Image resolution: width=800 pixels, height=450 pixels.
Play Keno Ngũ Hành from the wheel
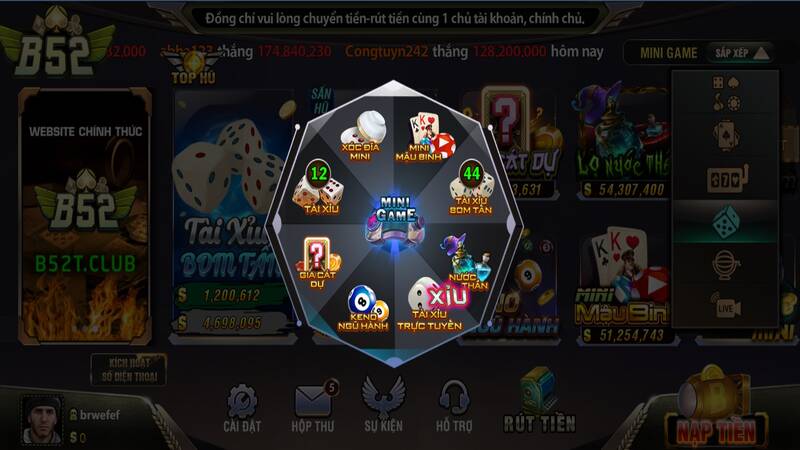click(362, 307)
